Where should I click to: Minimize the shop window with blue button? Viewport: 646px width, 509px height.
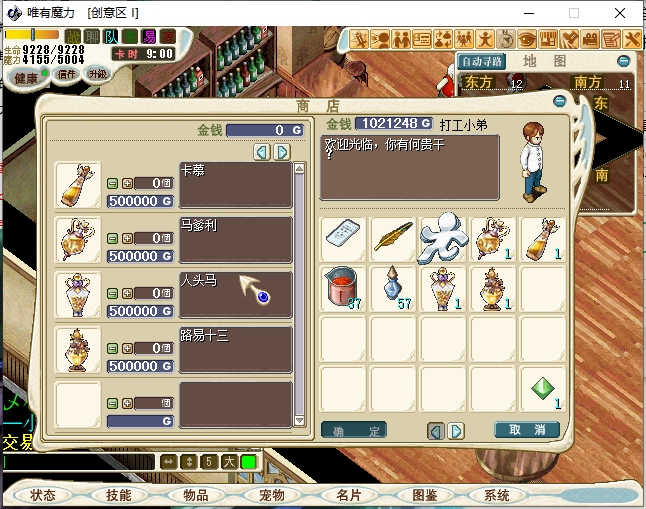(x=560, y=101)
